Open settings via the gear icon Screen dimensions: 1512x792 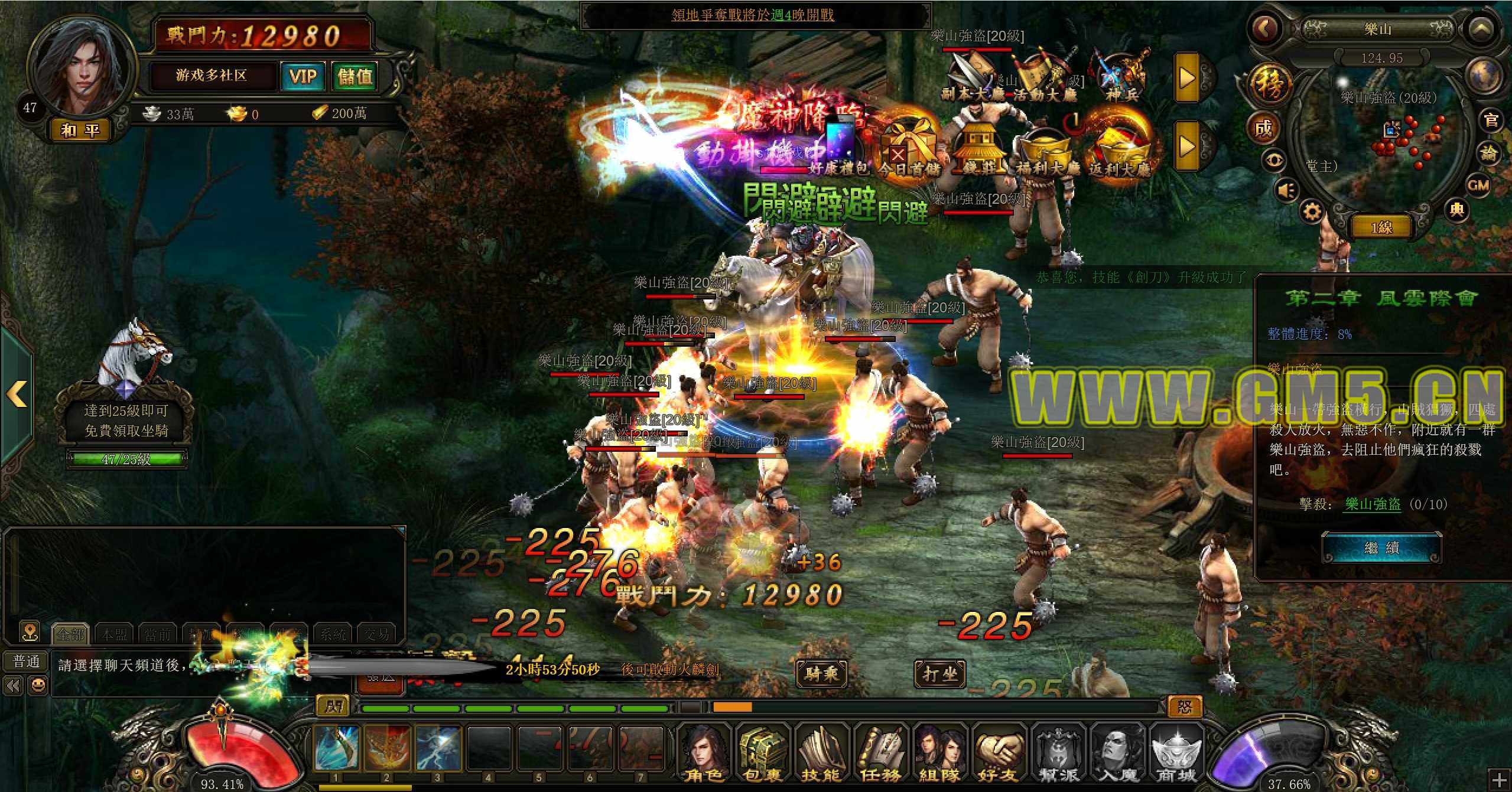click(1312, 211)
